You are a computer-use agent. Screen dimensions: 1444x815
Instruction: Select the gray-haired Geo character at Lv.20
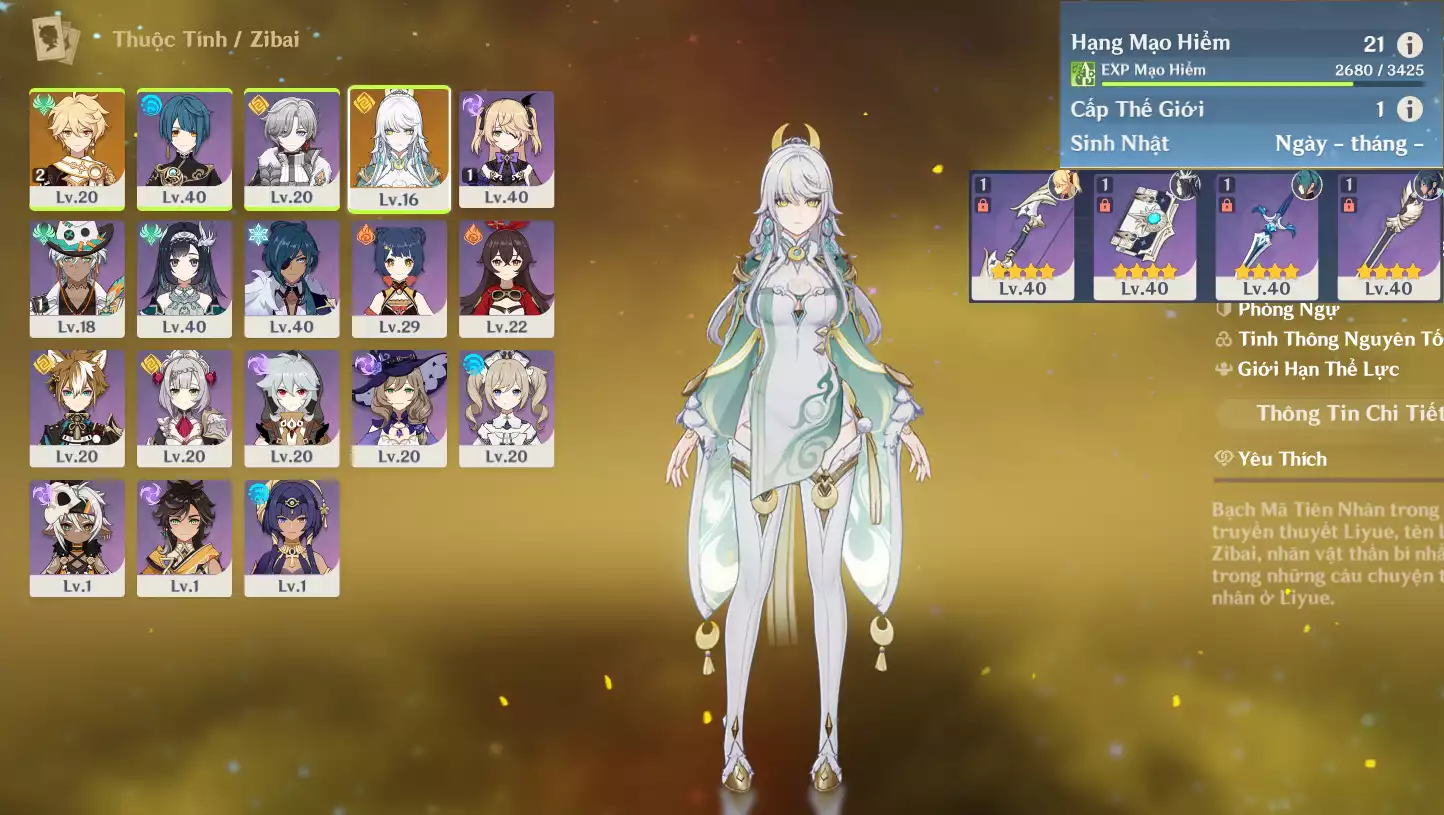pyautogui.click(x=291, y=149)
